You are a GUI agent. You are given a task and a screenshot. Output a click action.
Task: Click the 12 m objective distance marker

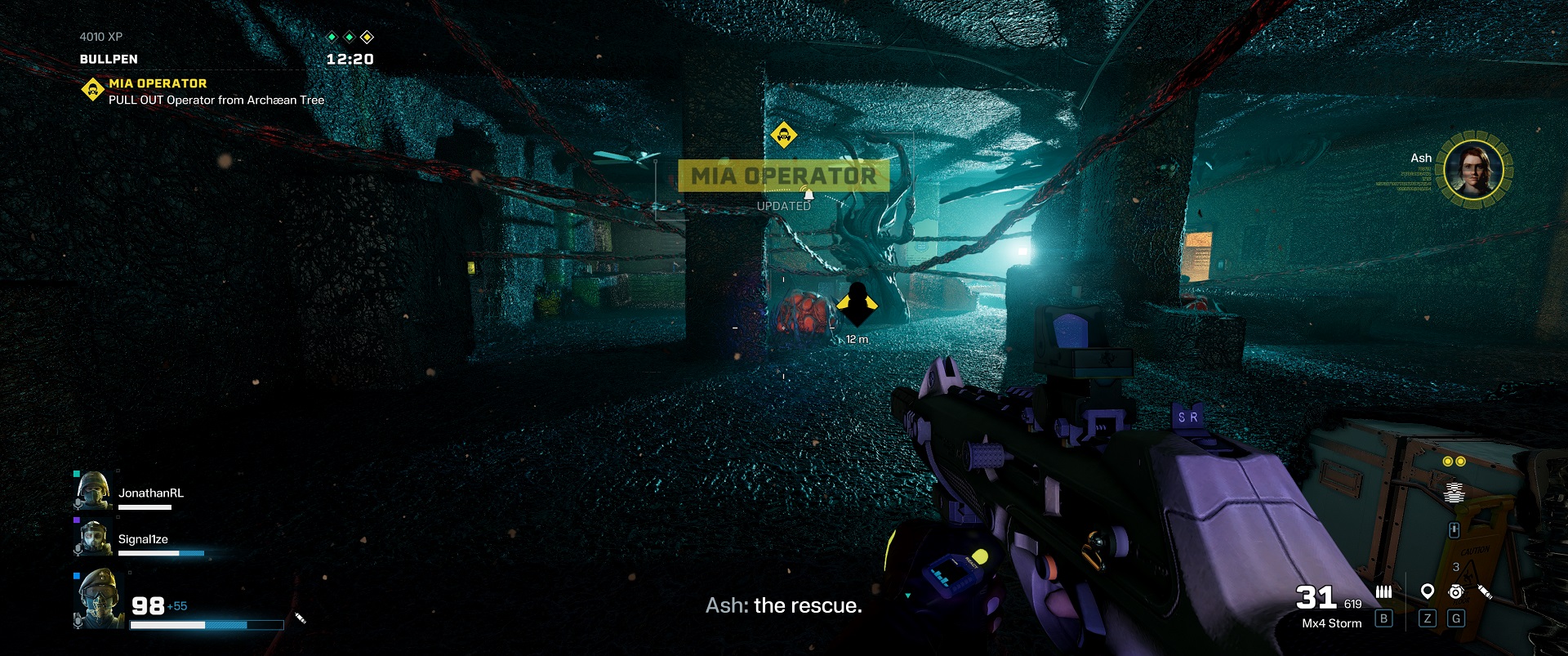coord(857,339)
